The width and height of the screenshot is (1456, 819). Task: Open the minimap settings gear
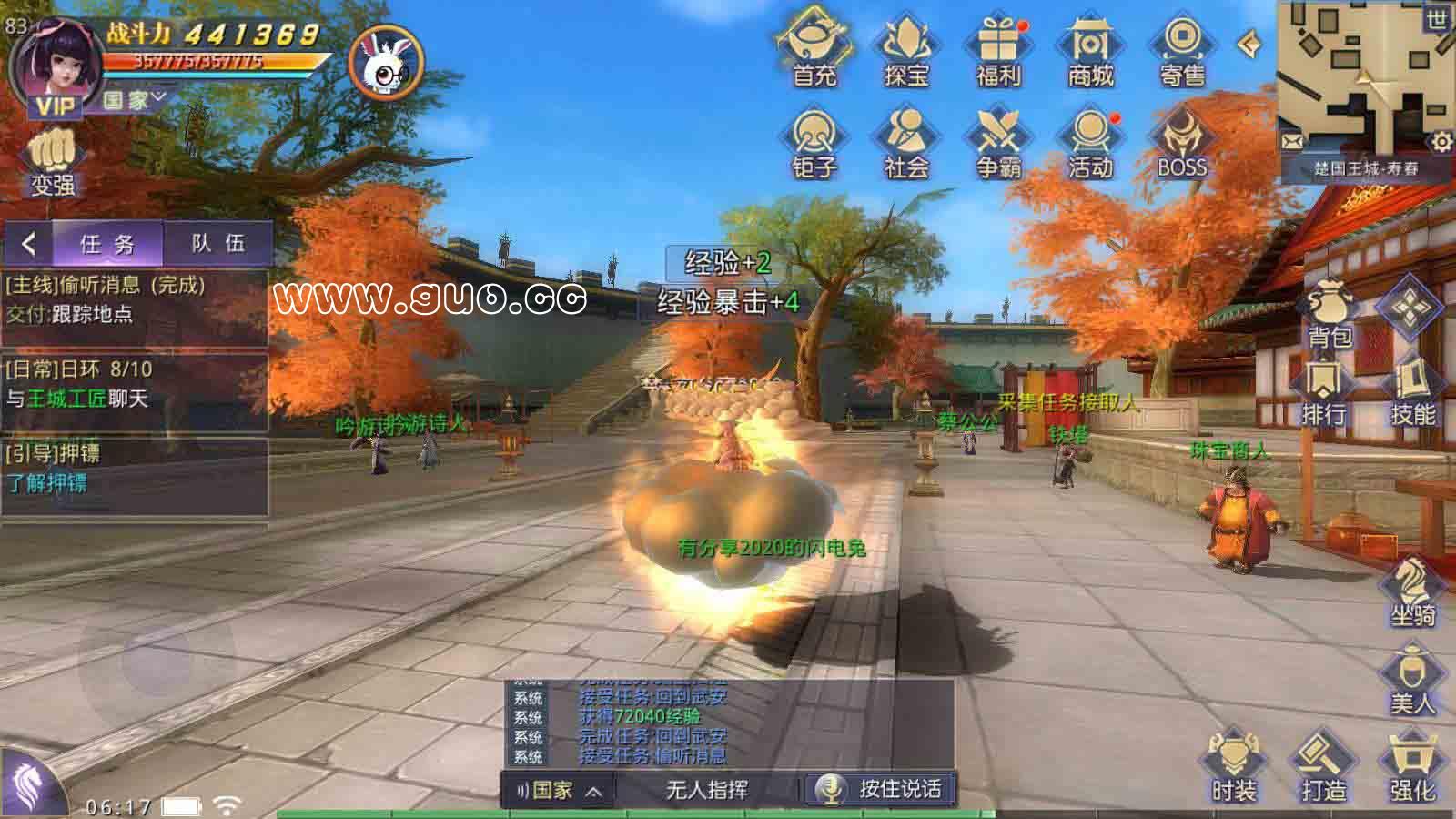1439,141
